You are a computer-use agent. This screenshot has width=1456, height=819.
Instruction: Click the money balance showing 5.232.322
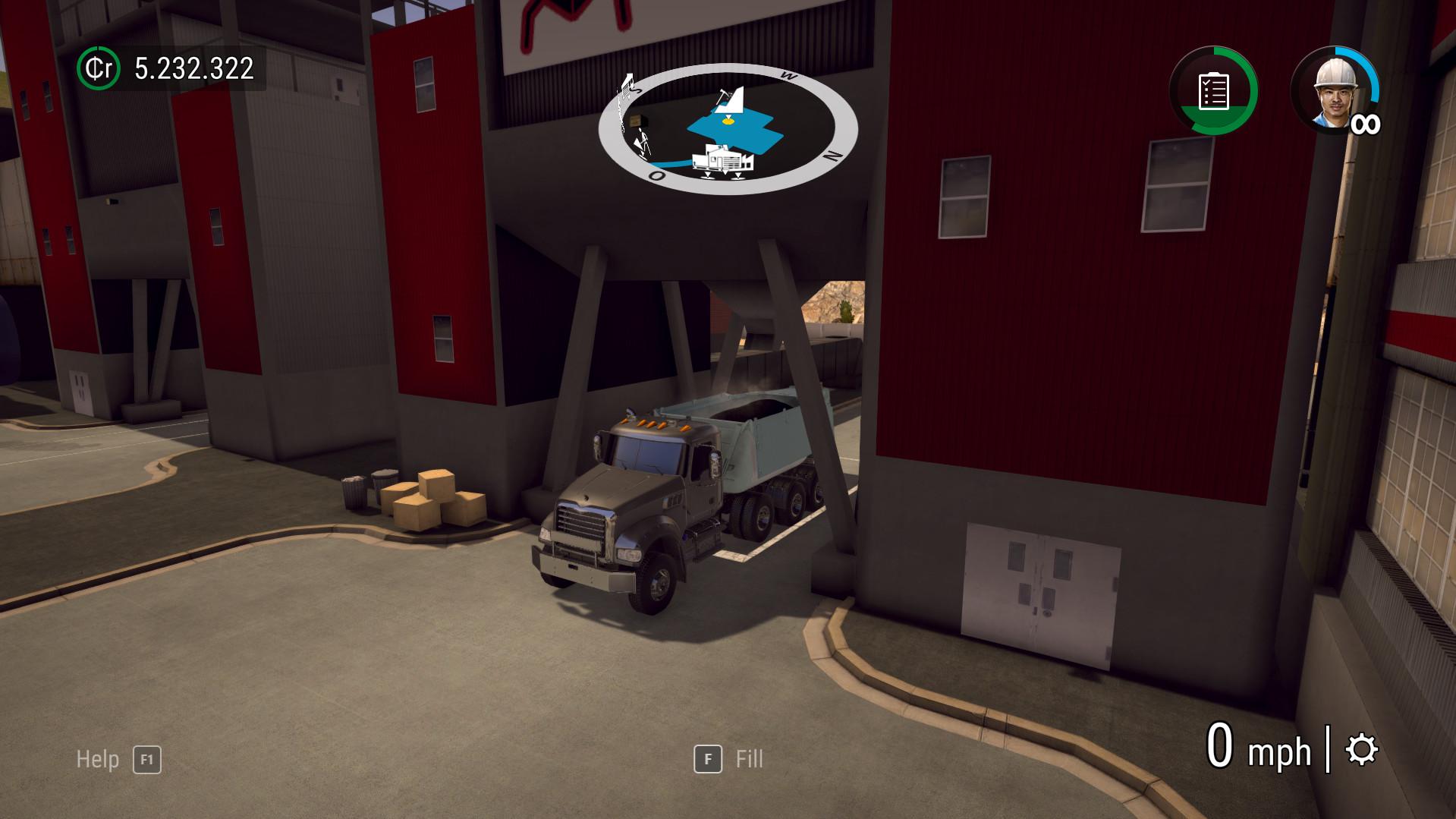pyautogui.click(x=193, y=70)
